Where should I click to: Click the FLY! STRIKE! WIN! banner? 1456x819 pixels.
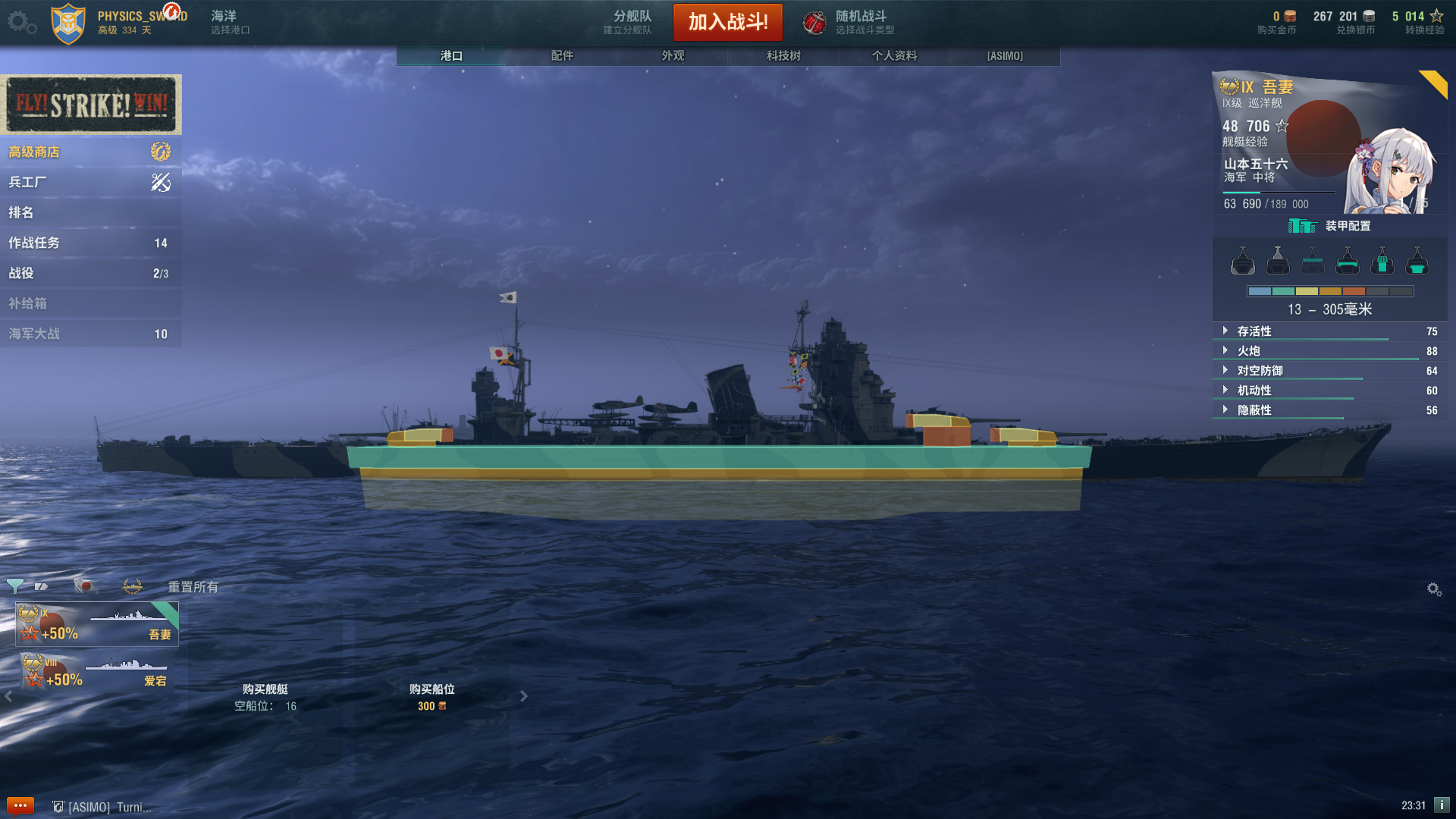pyautogui.click(x=91, y=104)
